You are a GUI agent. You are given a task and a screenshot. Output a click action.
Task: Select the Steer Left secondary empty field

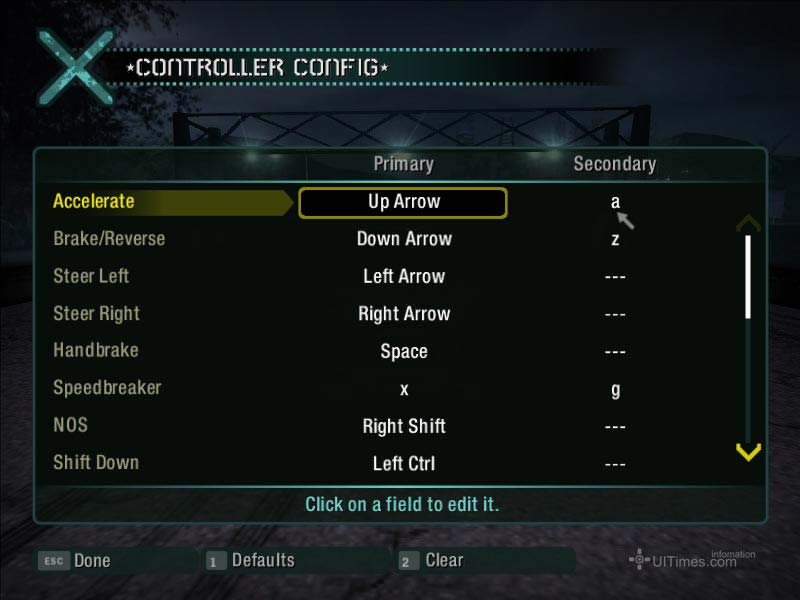(615, 277)
